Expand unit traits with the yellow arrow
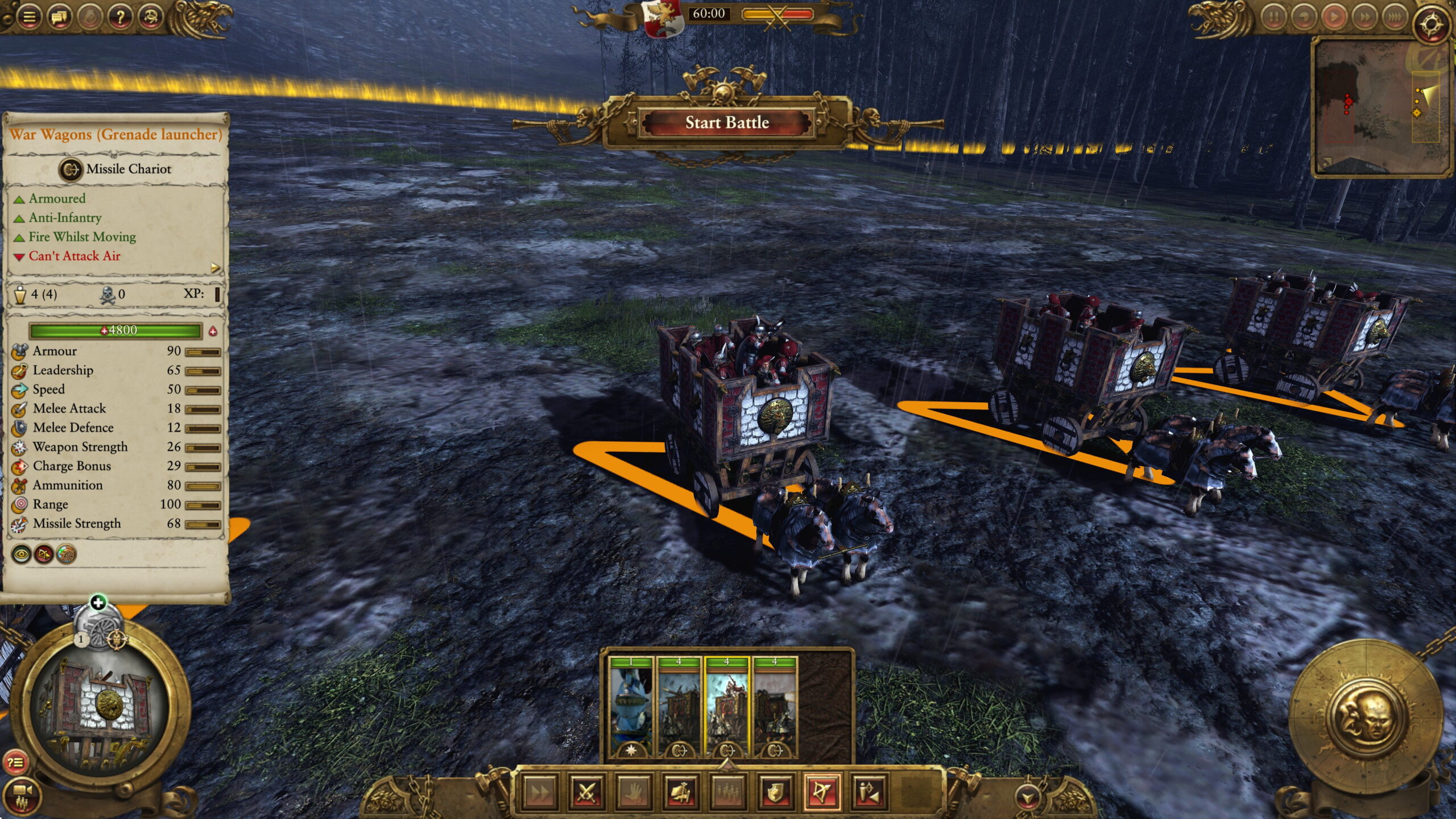The image size is (1456, 819). pyautogui.click(x=215, y=267)
